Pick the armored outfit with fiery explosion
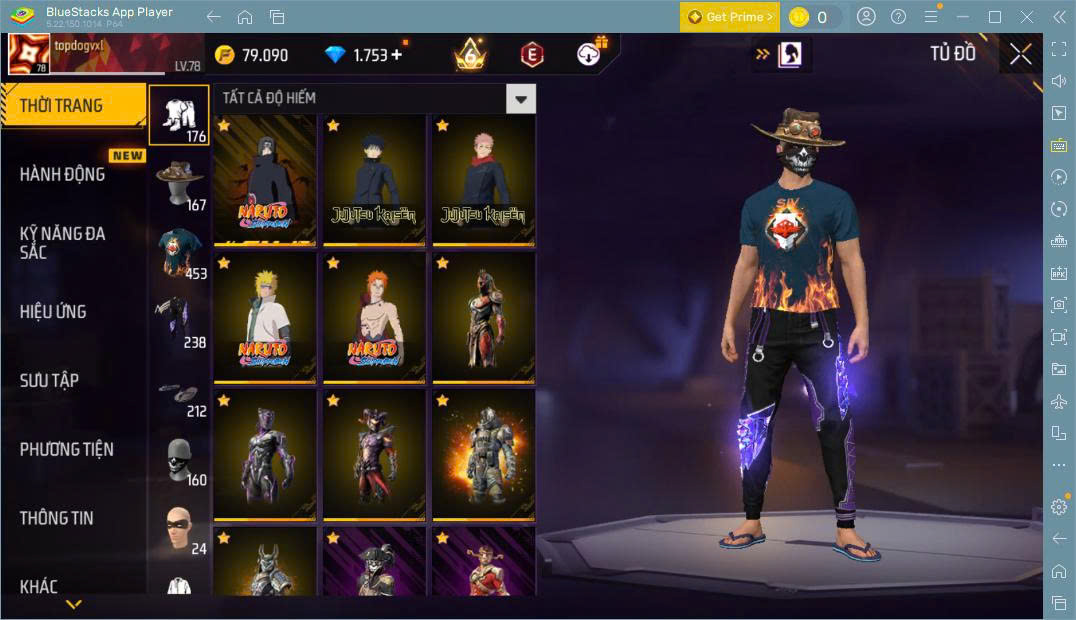 (x=483, y=455)
